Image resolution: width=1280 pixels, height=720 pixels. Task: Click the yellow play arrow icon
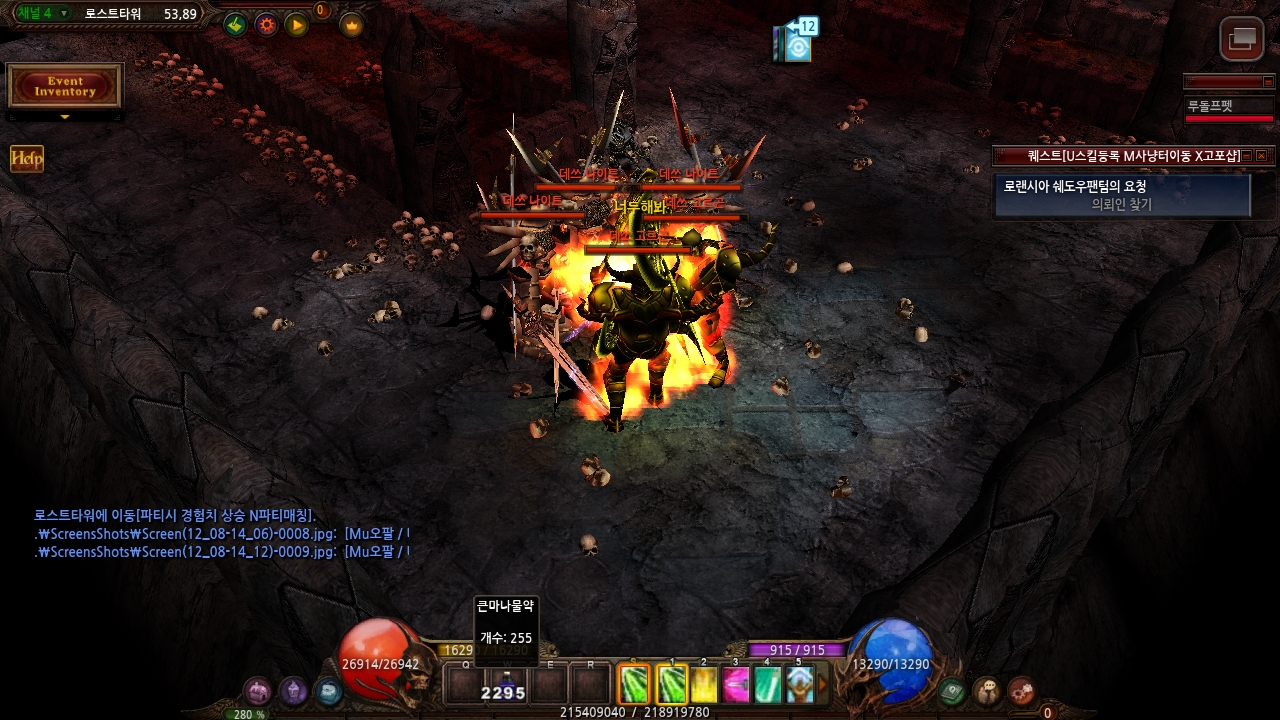(297, 25)
